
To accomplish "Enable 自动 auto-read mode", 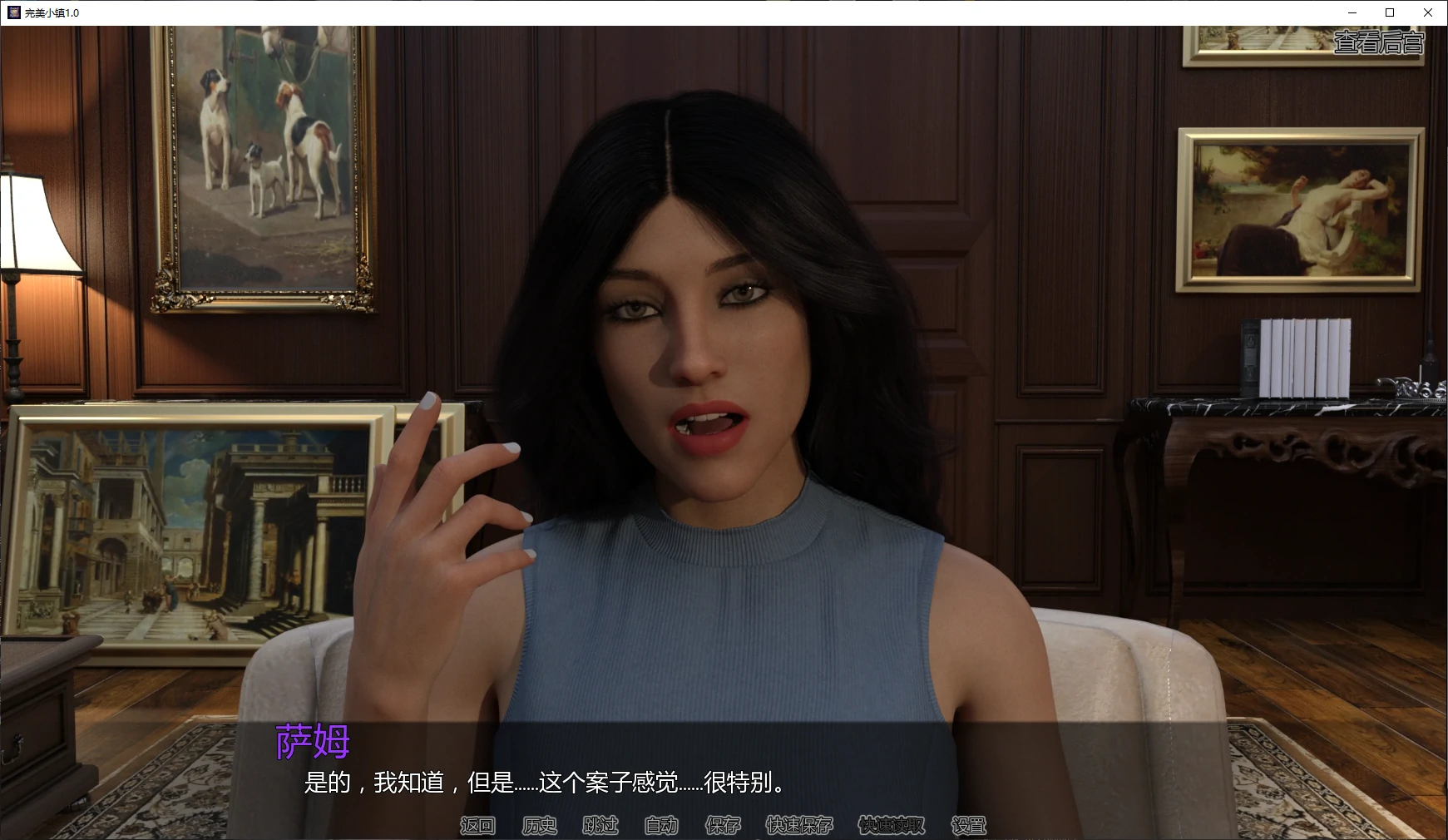I will coord(661,824).
